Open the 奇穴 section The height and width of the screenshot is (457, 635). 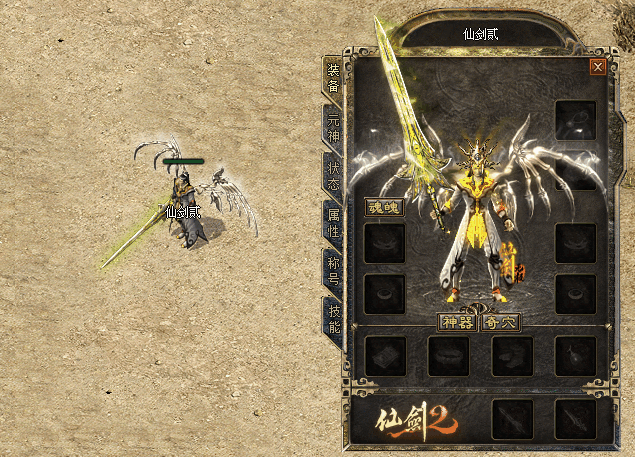[500, 322]
